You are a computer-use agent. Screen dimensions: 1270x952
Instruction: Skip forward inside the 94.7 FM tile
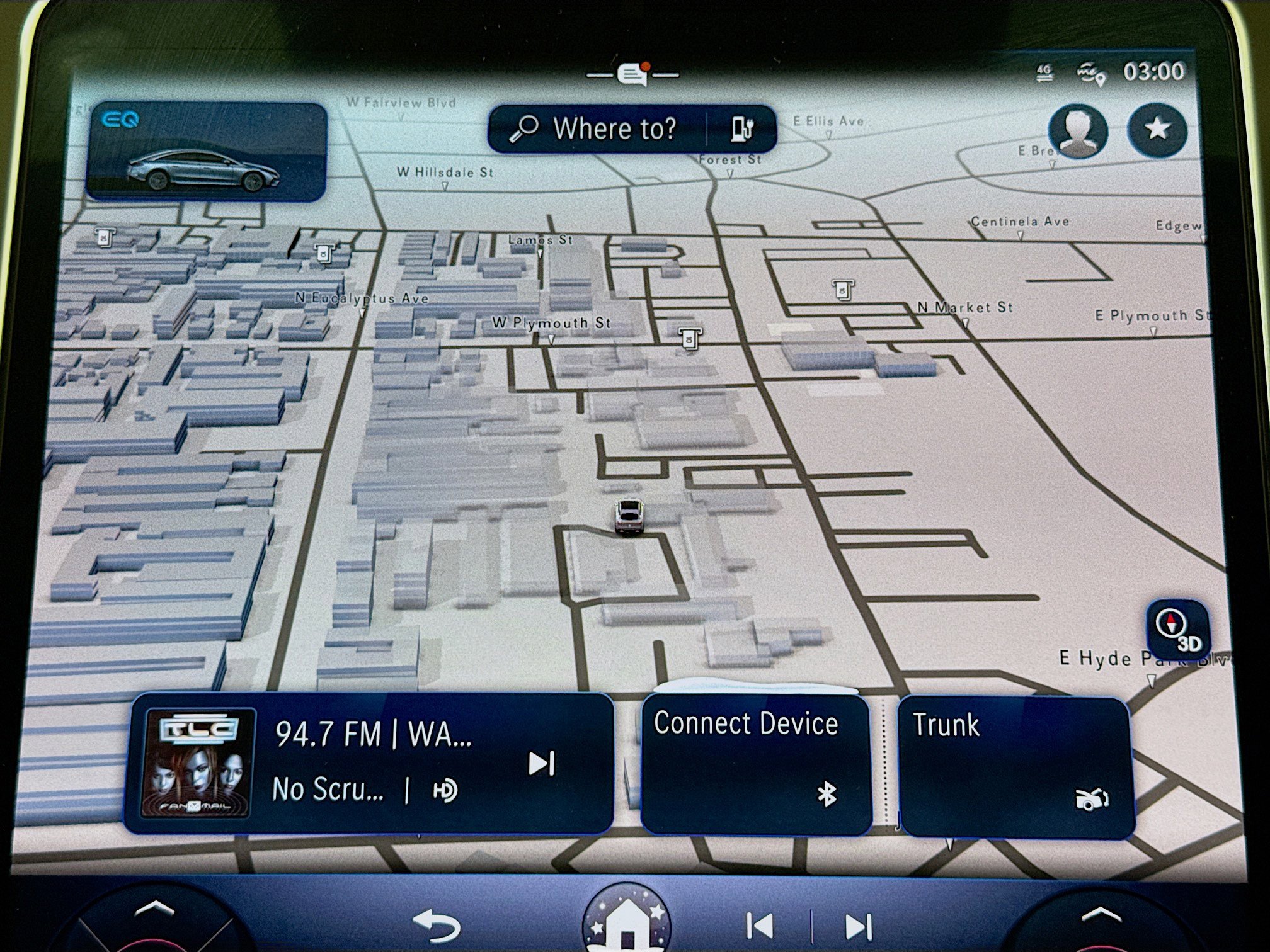click(x=541, y=763)
